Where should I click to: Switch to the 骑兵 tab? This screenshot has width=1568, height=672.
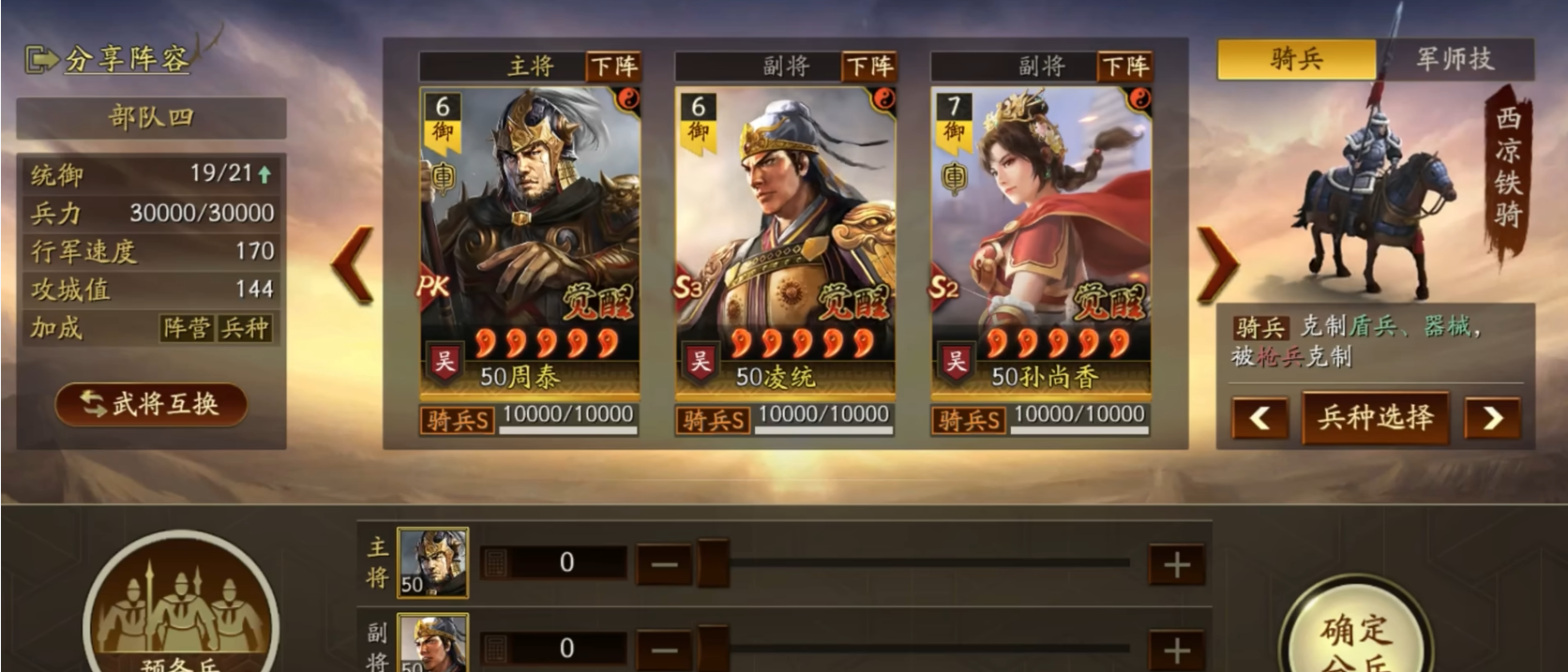click(x=1296, y=59)
